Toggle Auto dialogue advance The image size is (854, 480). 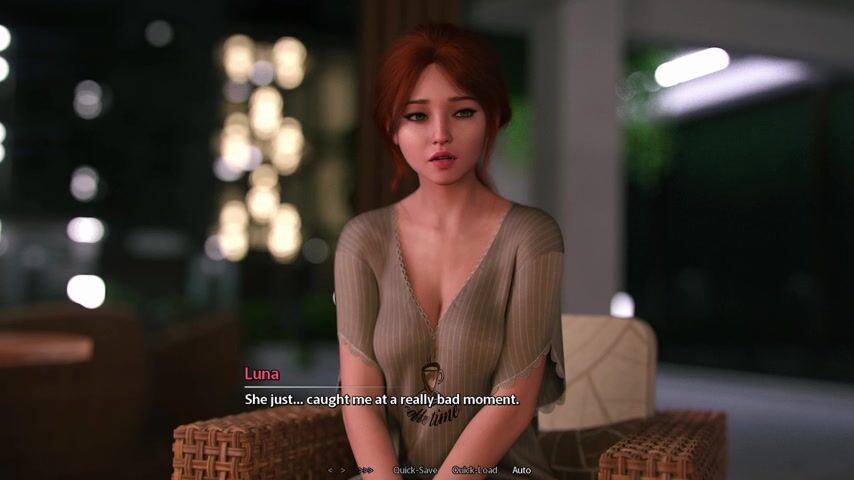[521, 470]
